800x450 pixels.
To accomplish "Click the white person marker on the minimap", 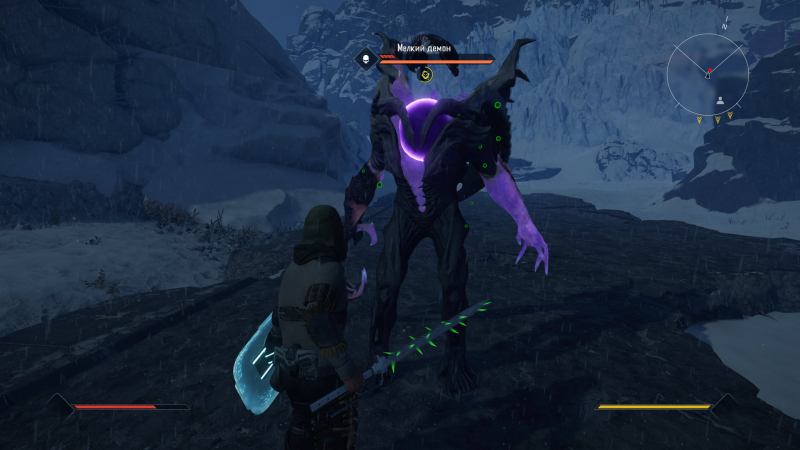I will 720,101.
